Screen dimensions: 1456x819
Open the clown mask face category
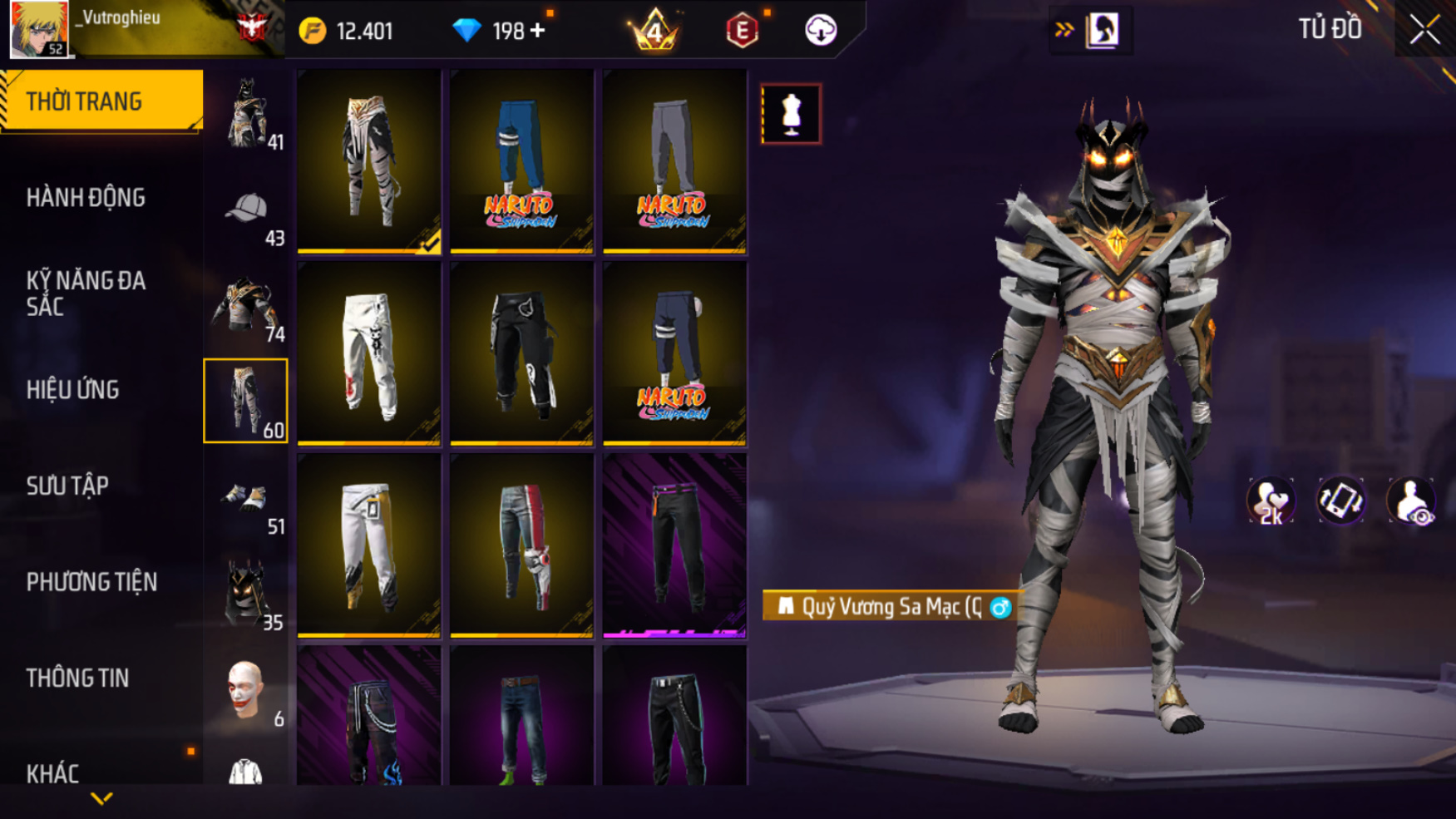(x=246, y=692)
